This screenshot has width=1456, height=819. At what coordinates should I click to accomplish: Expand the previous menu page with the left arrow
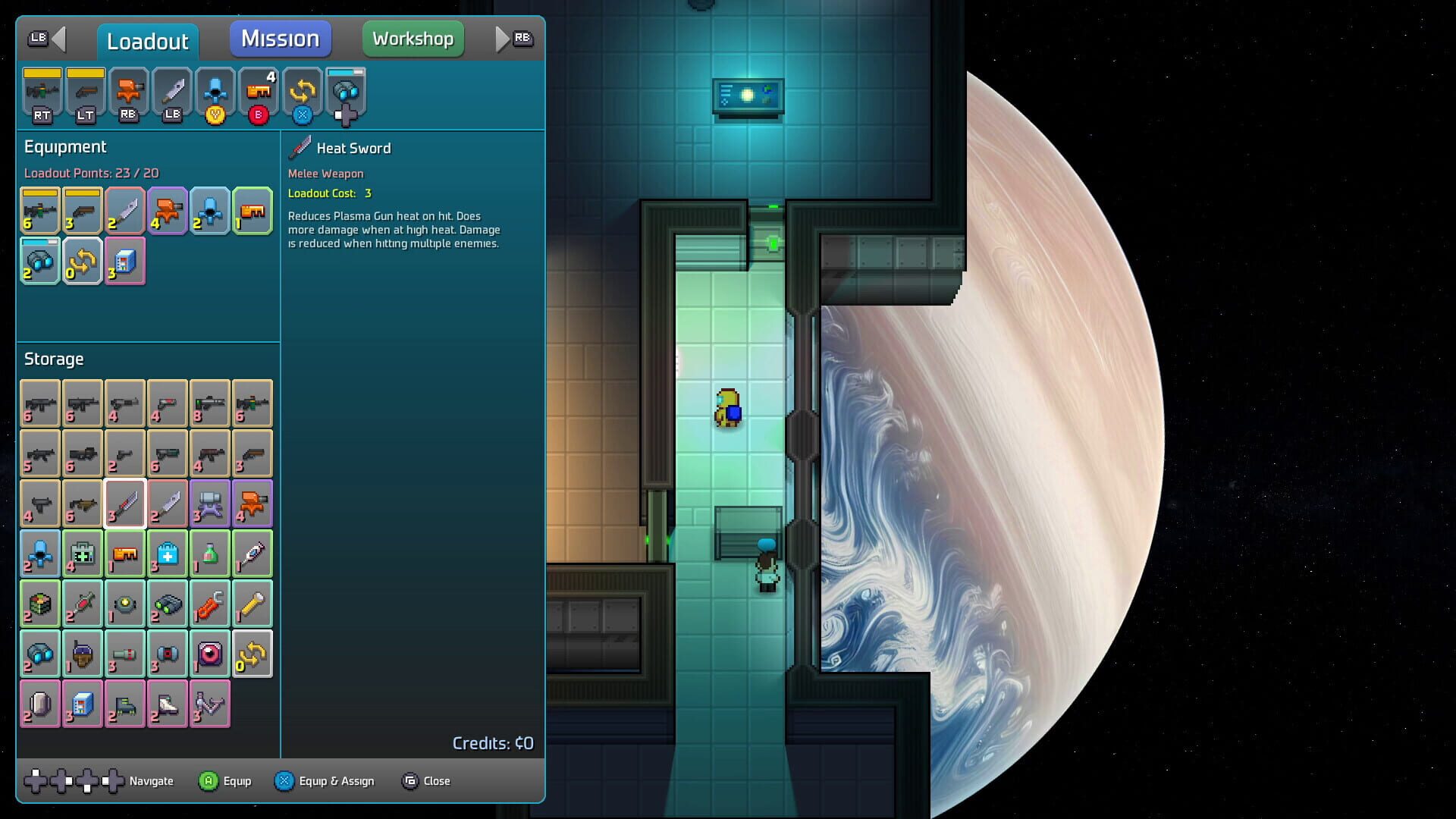click(61, 39)
